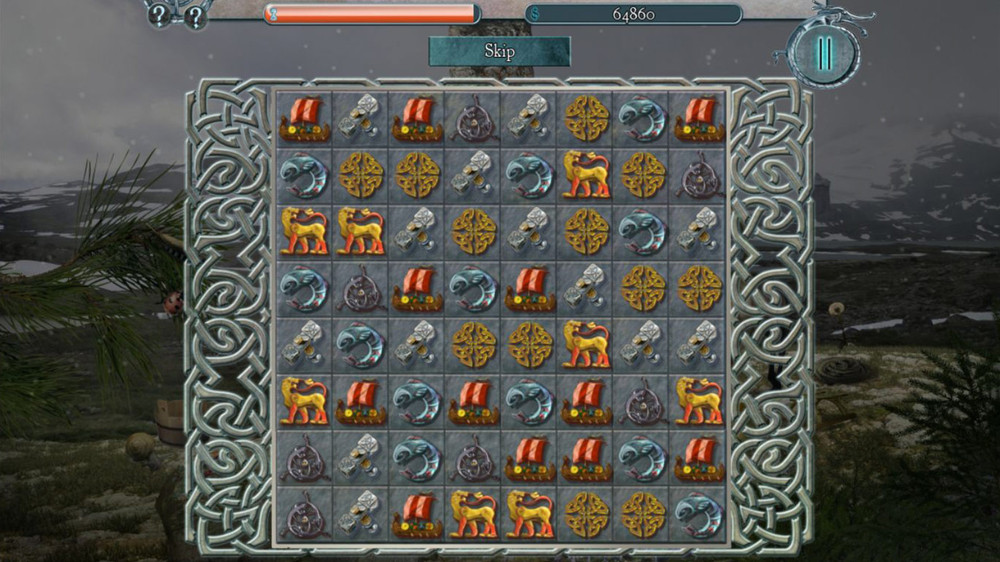1000x562 pixels.
Task: Choose the lone ship tile in the bottom row
Action: [417, 514]
